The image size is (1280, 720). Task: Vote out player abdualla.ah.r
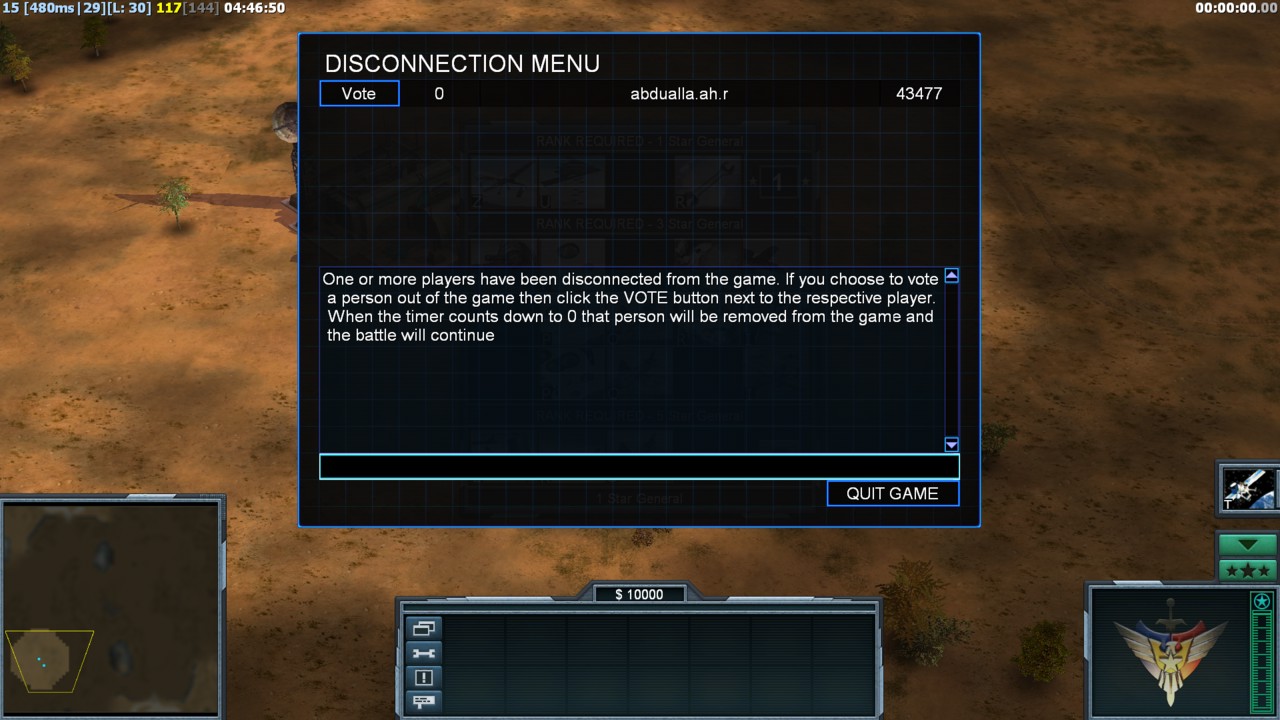click(x=359, y=94)
